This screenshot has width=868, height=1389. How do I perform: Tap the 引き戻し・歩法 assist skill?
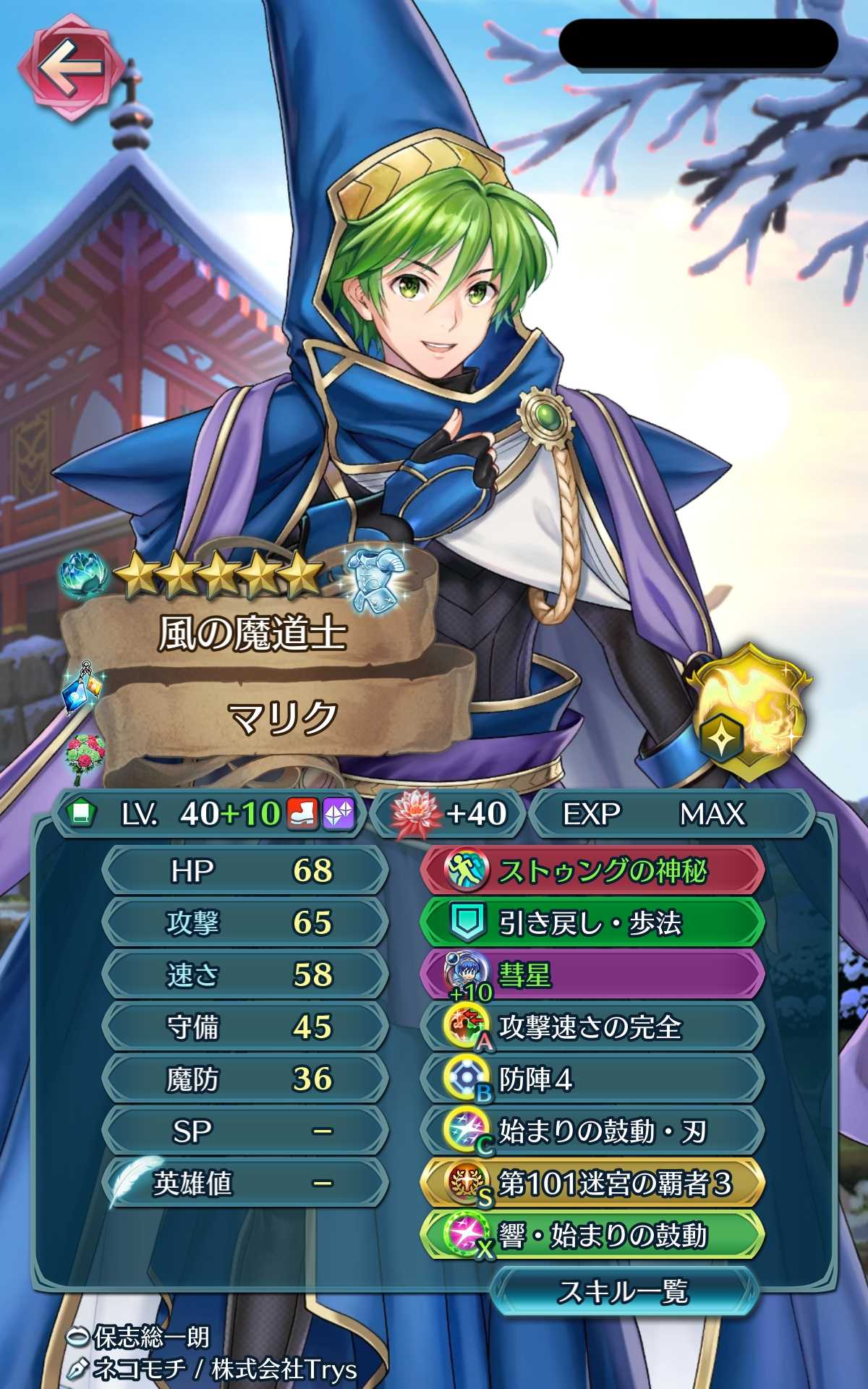tap(592, 922)
